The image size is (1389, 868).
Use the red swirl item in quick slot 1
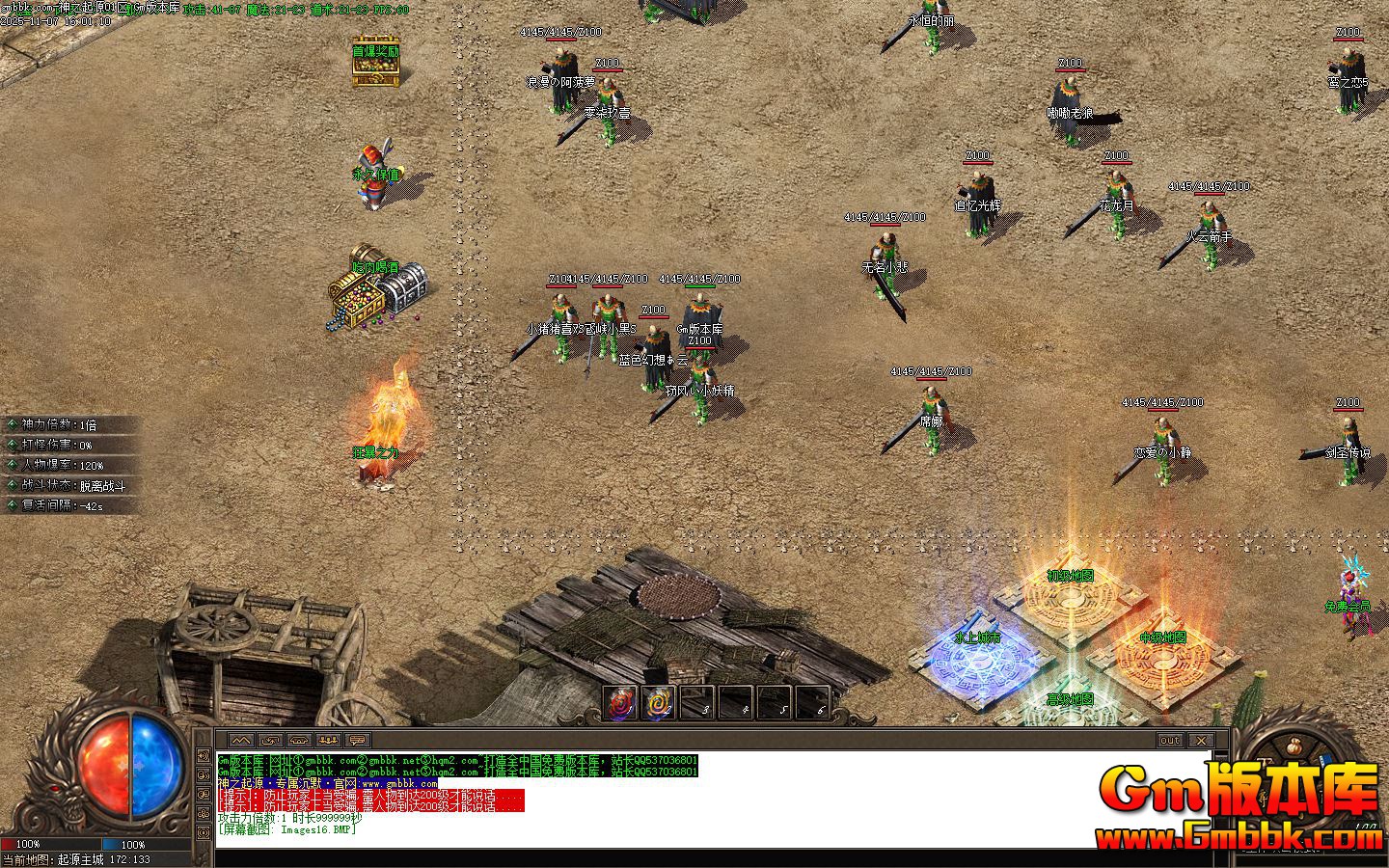(621, 703)
